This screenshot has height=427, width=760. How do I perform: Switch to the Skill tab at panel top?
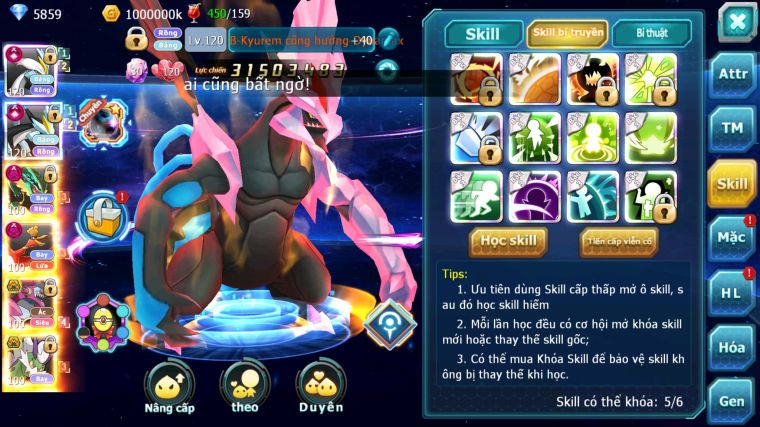[483, 34]
